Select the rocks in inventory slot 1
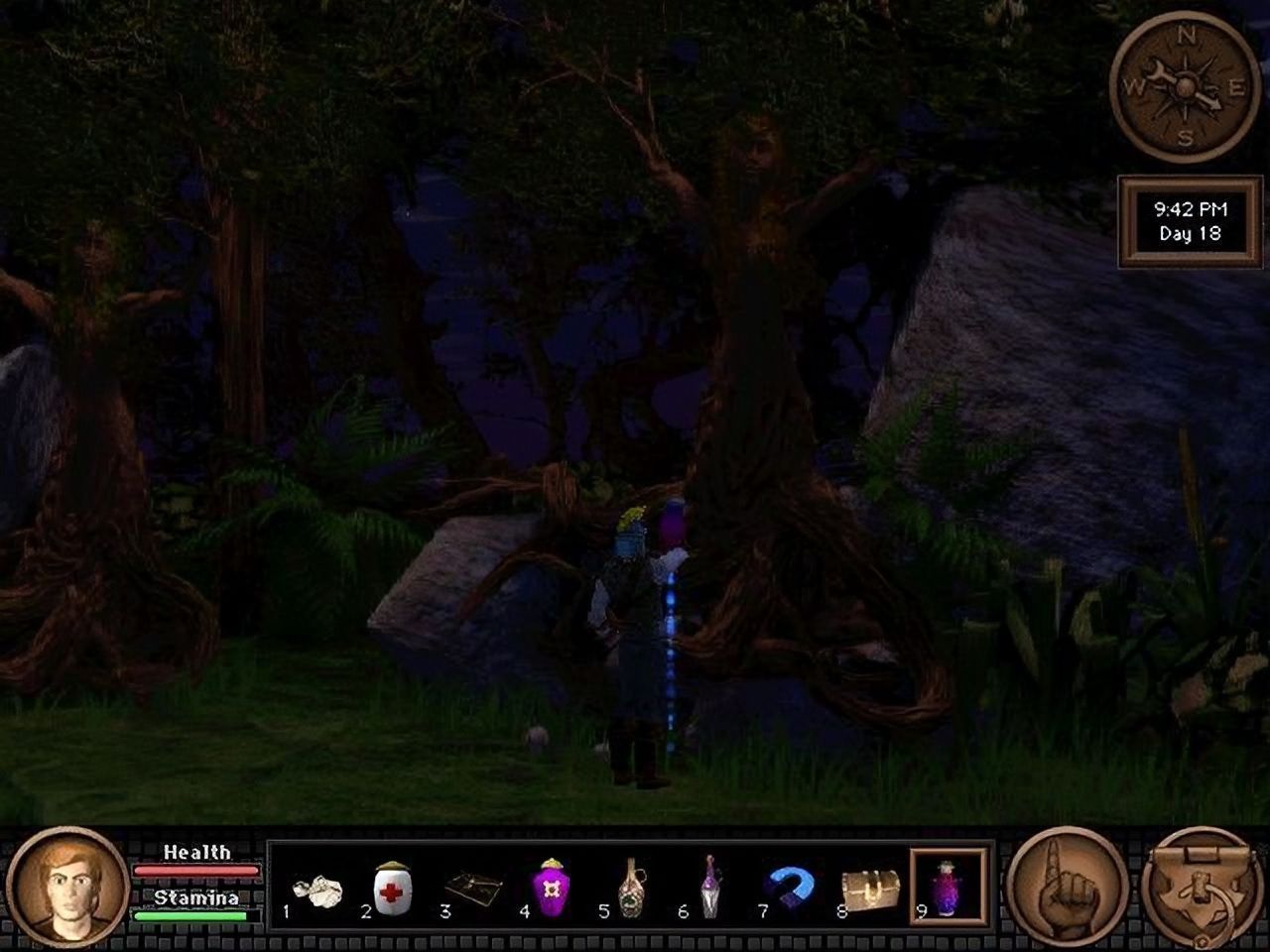Screen dimensions: 1270x952 point(317,888)
